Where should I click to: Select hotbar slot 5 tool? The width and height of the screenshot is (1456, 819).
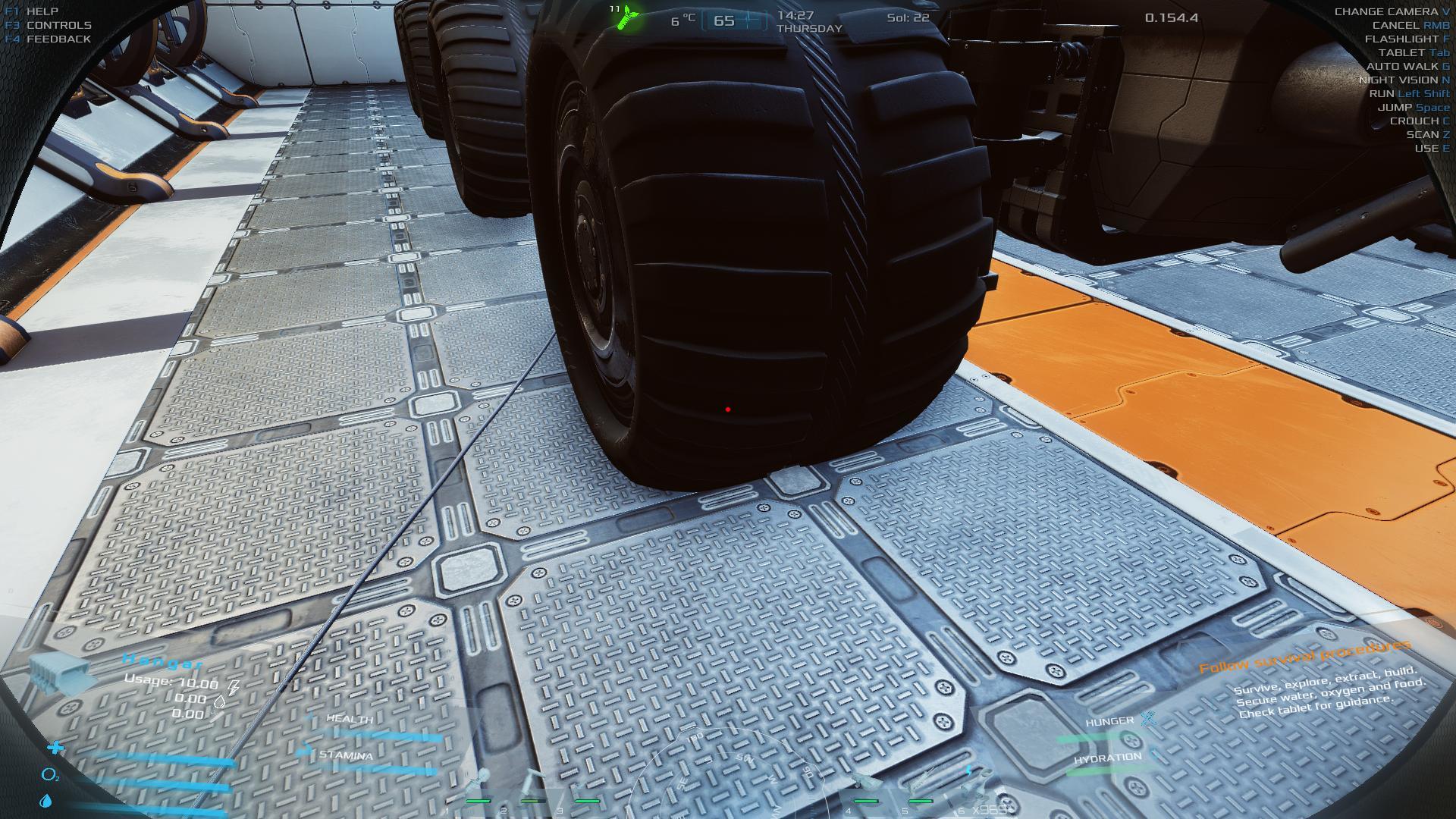920,786
